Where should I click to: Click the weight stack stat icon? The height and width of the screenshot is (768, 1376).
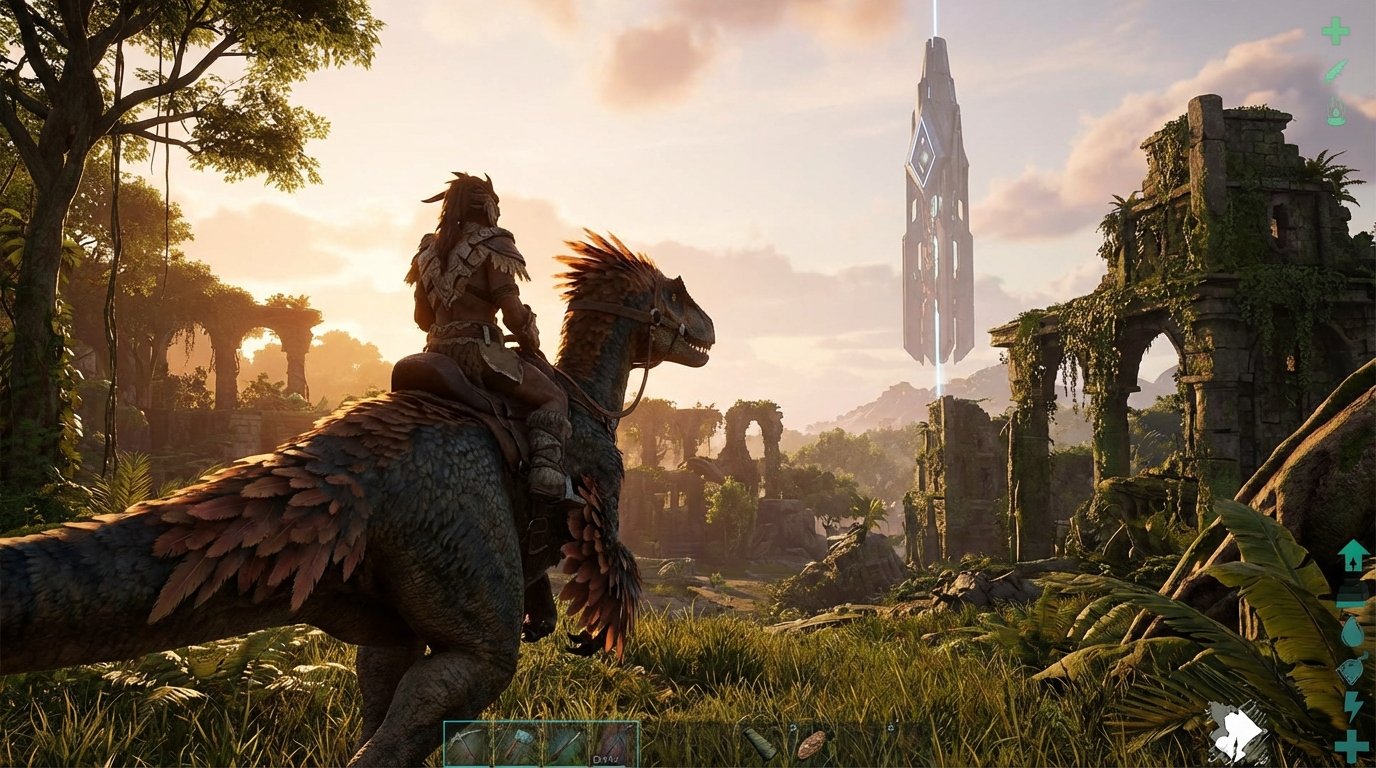[1352, 591]
